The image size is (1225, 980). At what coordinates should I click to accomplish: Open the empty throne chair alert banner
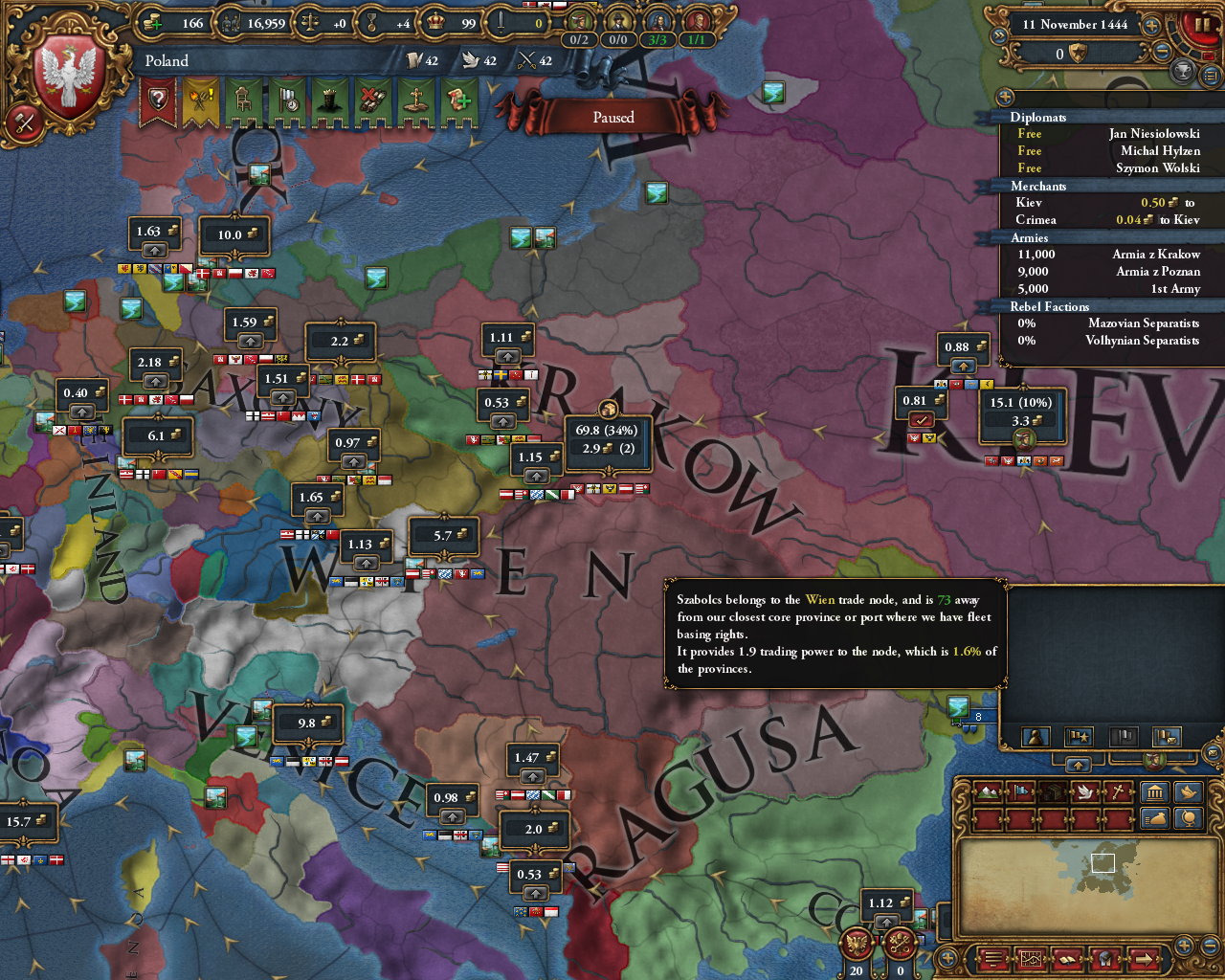(x=243, y=100)
